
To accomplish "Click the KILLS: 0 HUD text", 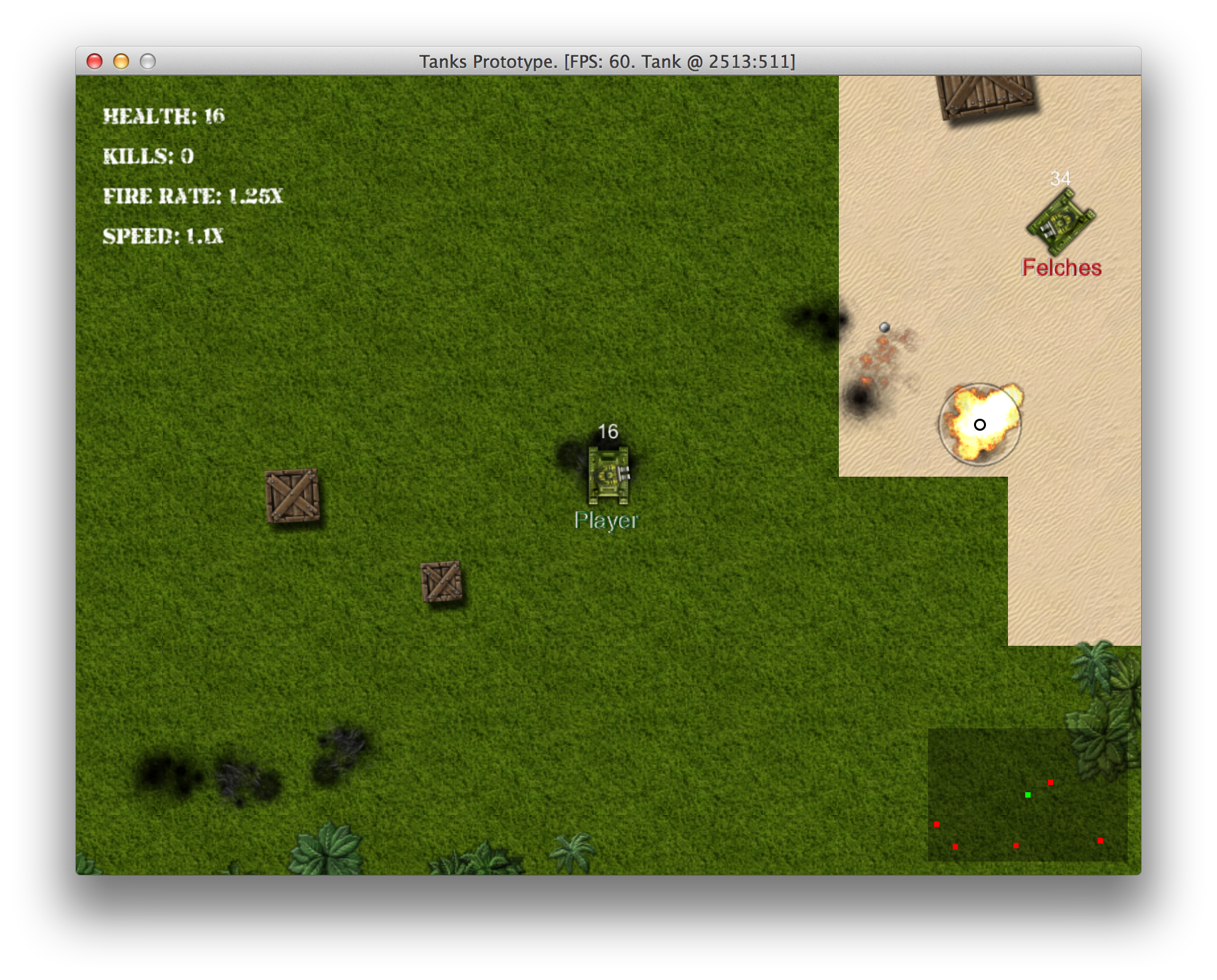I will 146,156.
